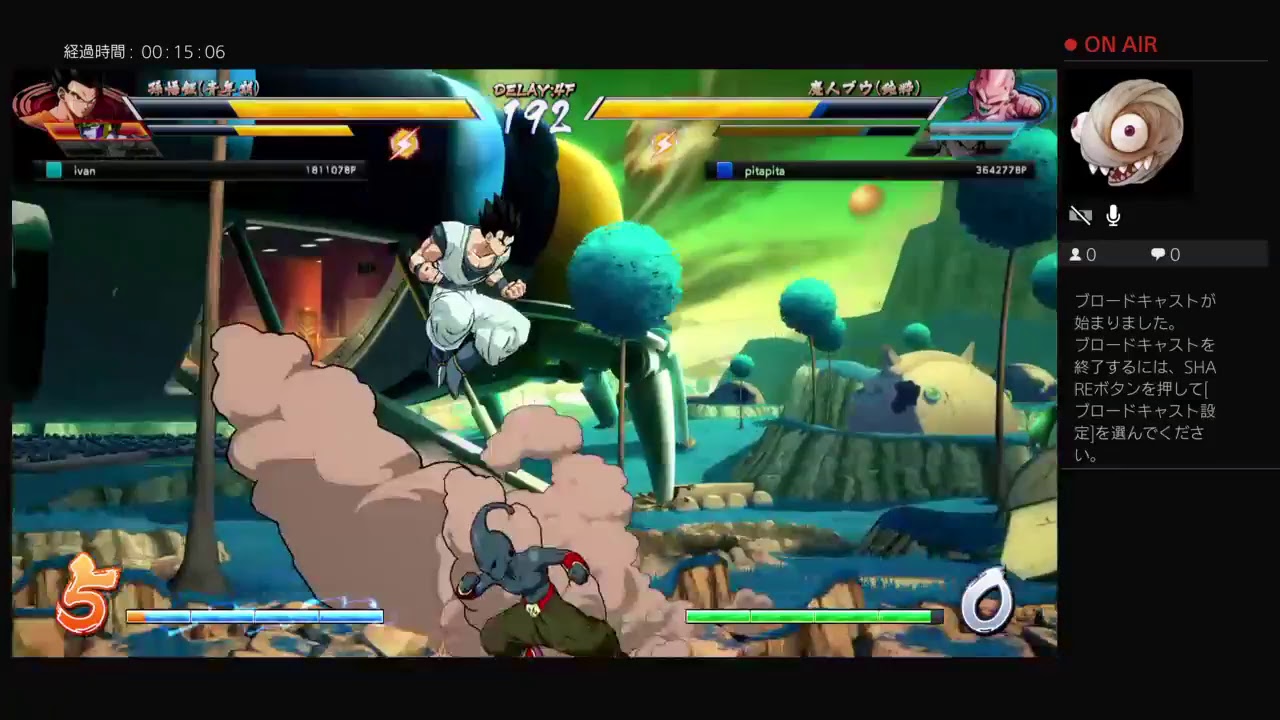Viewport: 1280px width, 720px height.
Task: Click the player name ivan
Action: click(85, 170)
